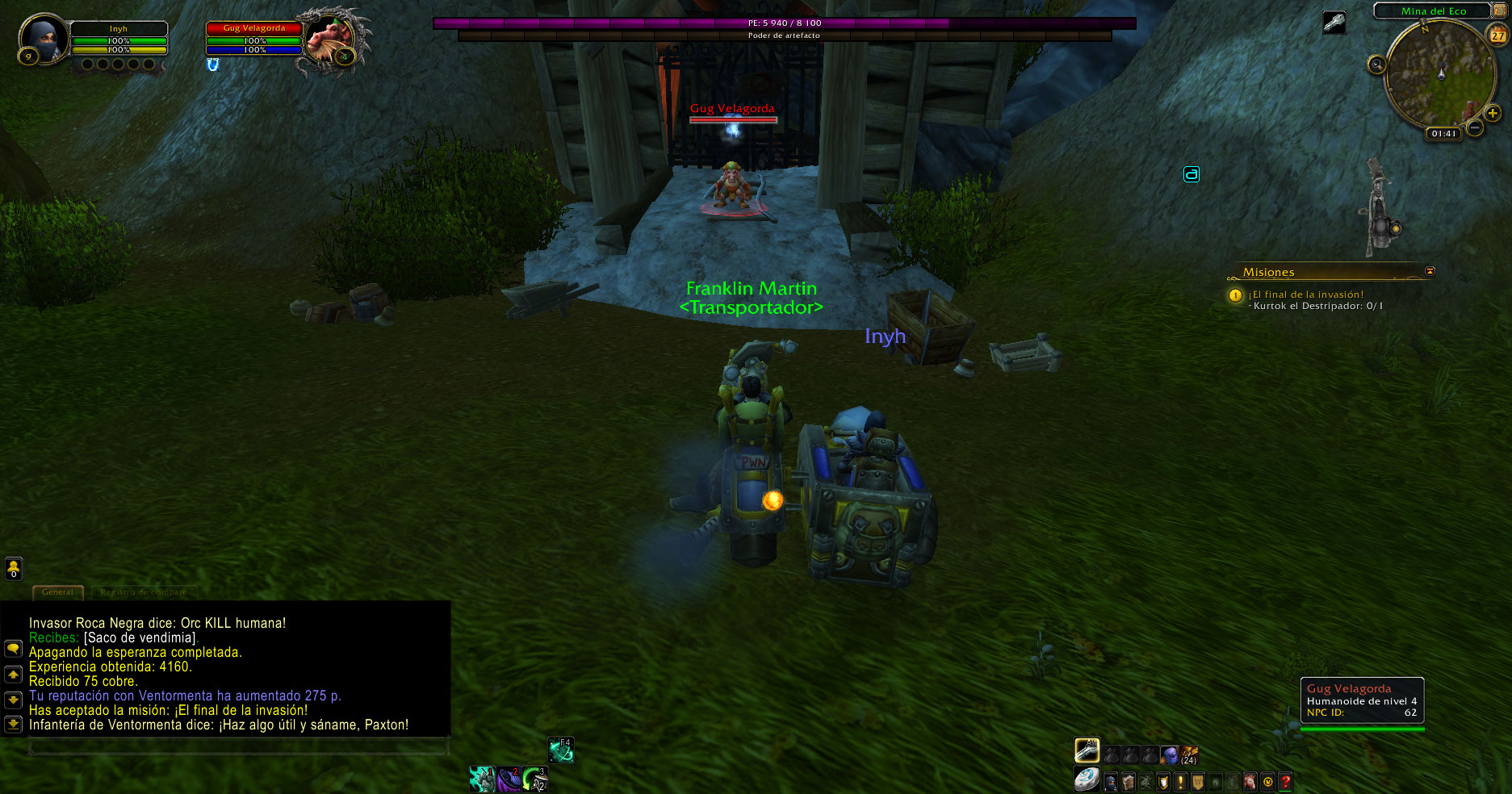
Task: Select the Inyh player portrait
Action: click(44, 38)
